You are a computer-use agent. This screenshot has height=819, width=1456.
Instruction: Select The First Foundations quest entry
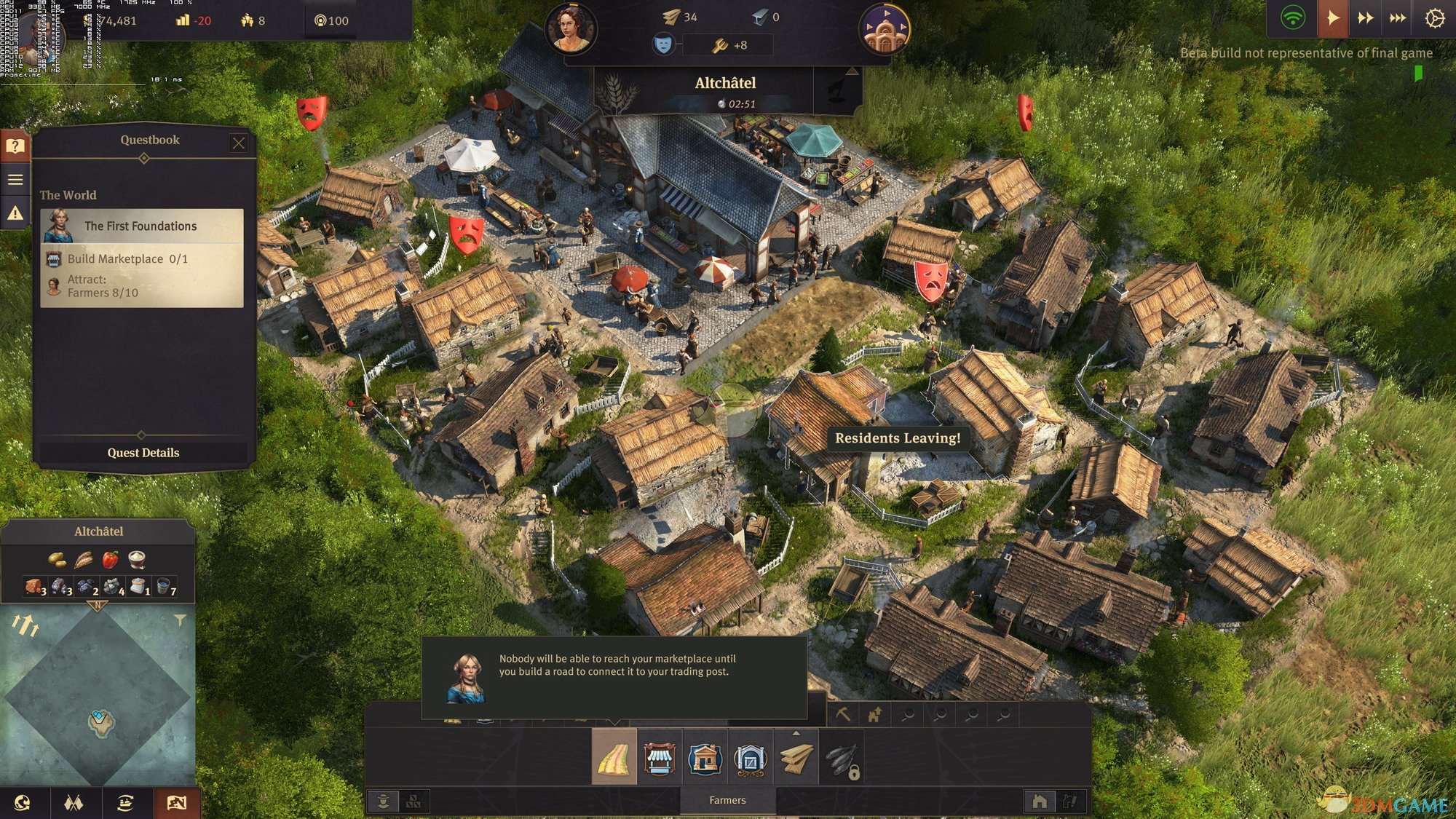(x=142, y=226)
